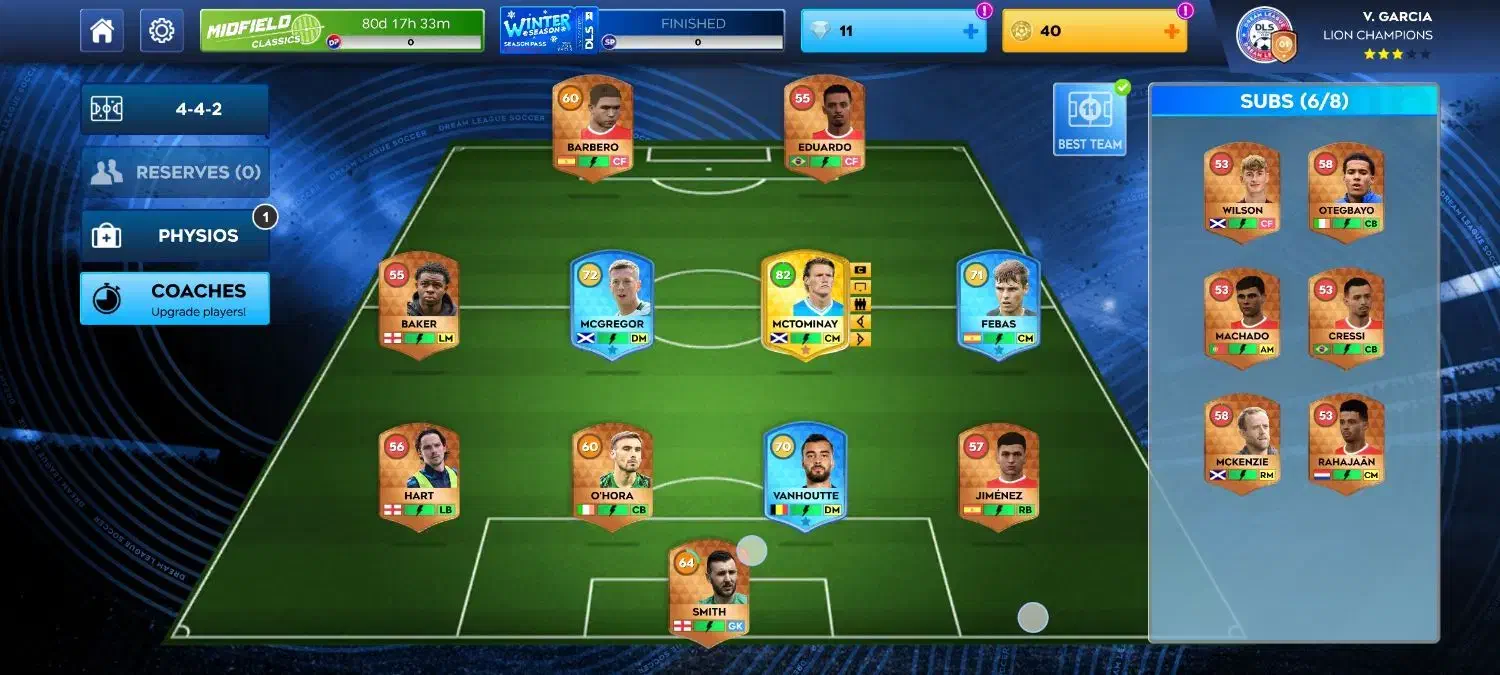Change the 4-4-2 formation
This screenshot has width=1500, height=675.
175,109
